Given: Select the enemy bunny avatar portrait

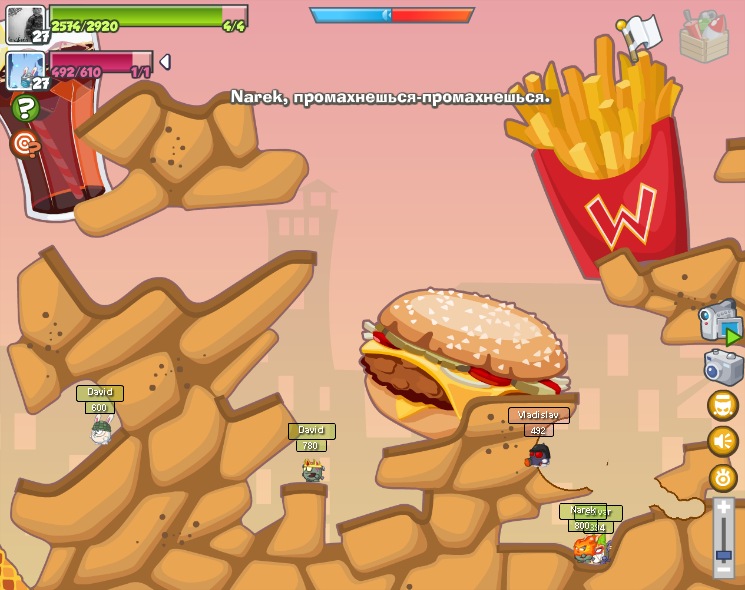Looking at the screenshot, I should point(26,70).
